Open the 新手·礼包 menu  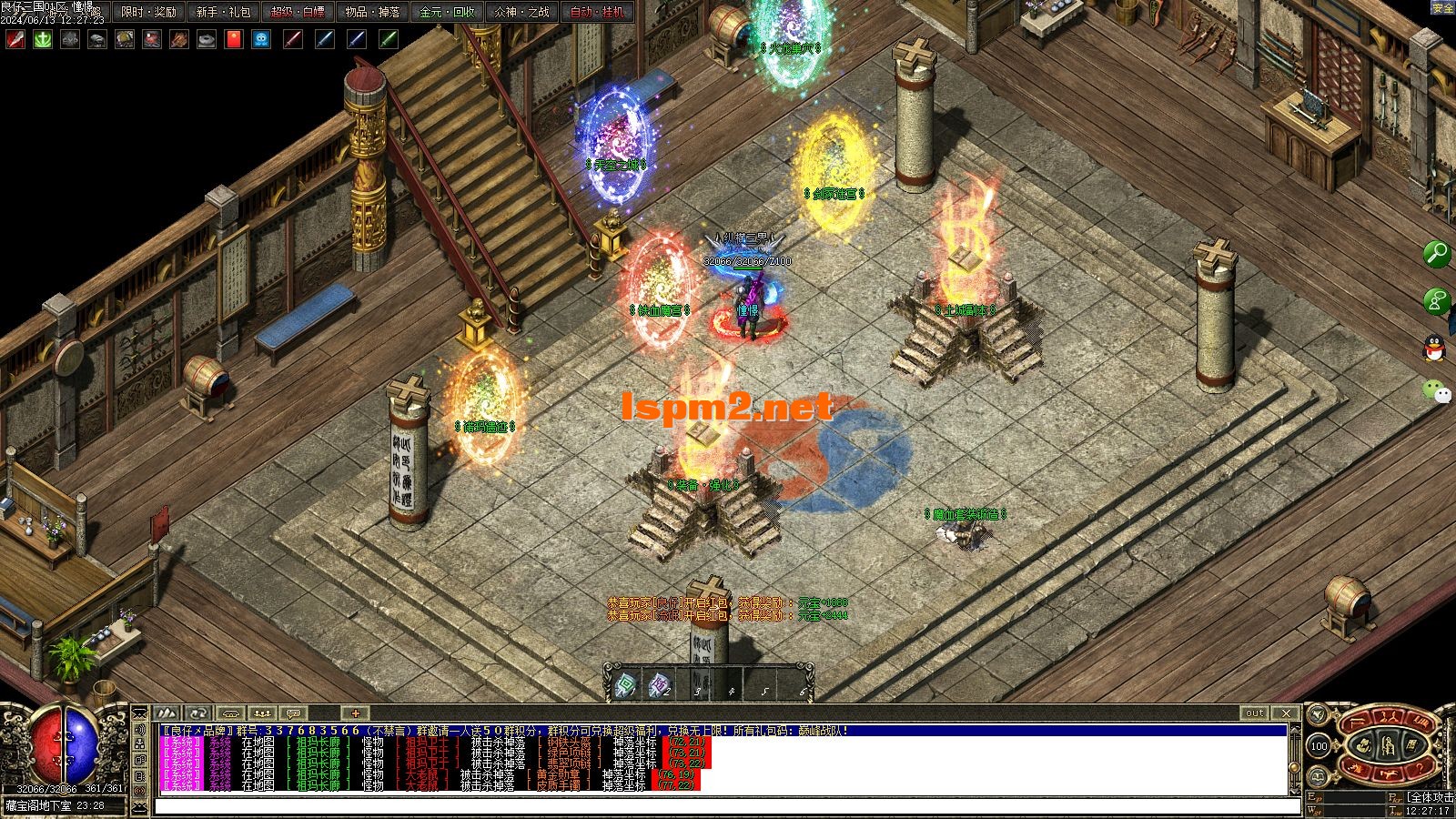(x=223, y=12)
